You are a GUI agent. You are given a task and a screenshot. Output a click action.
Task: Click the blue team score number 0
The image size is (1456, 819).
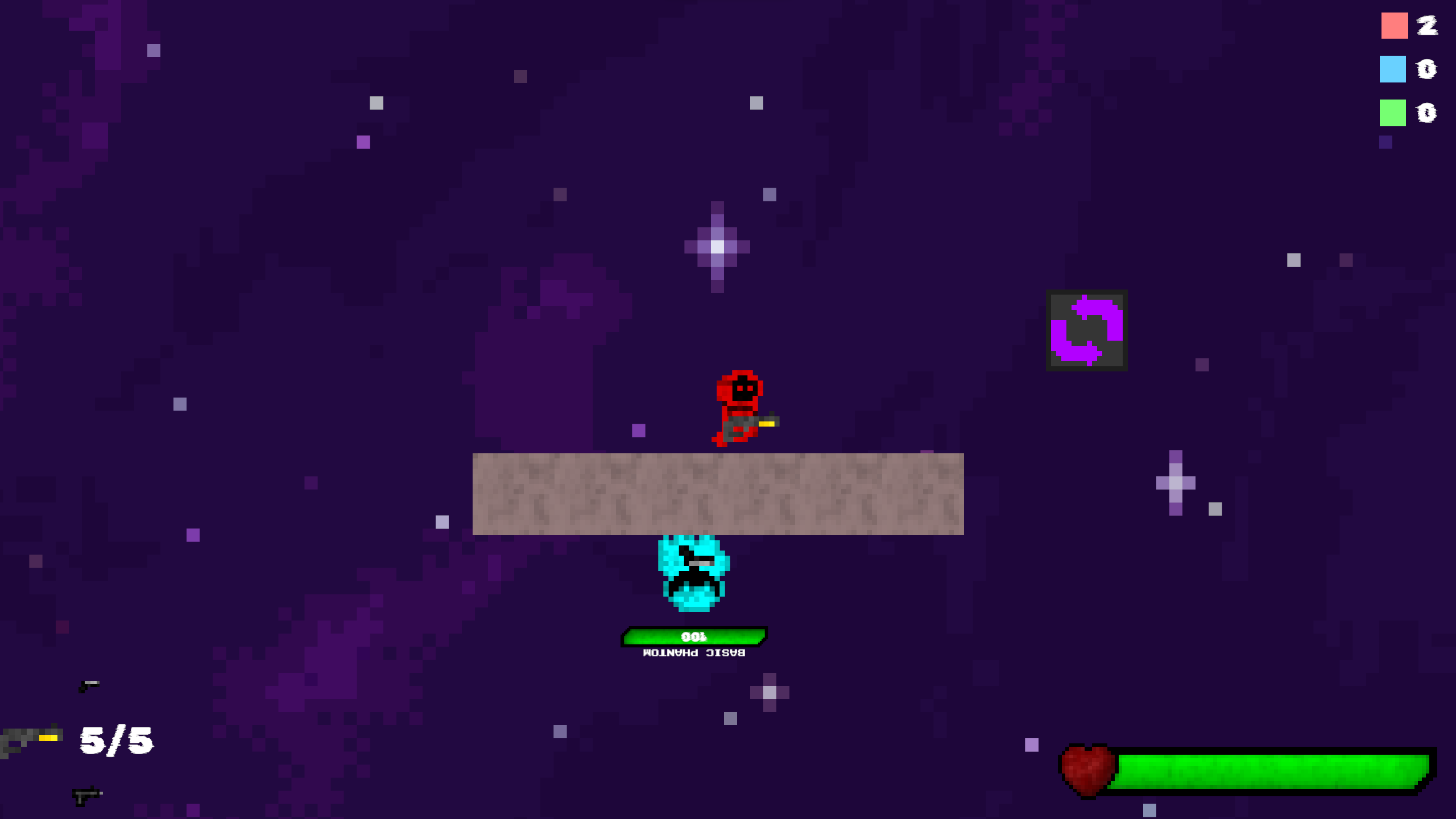tap(1426, 69)
